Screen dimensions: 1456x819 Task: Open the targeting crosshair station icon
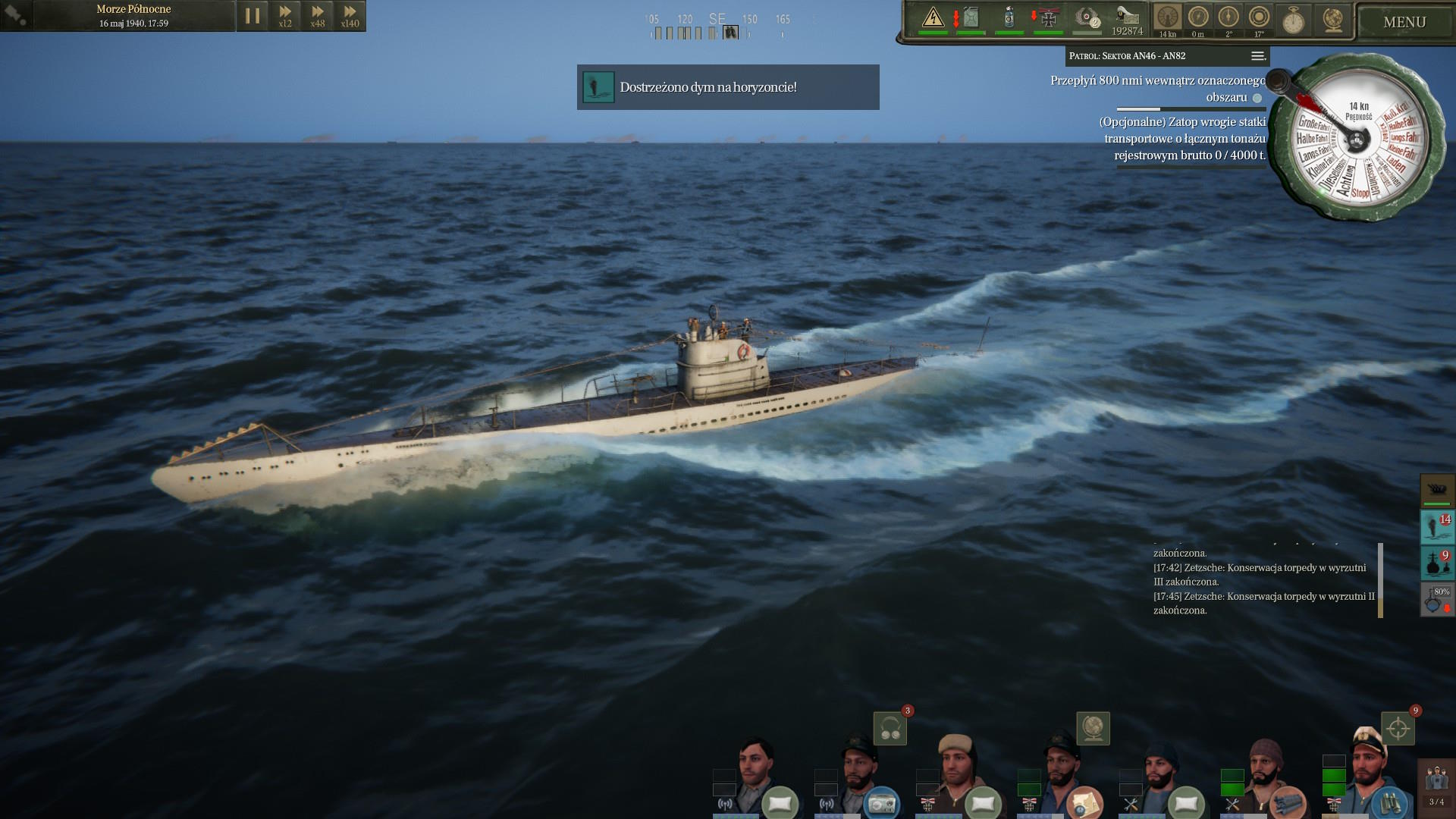point(1398,729)
